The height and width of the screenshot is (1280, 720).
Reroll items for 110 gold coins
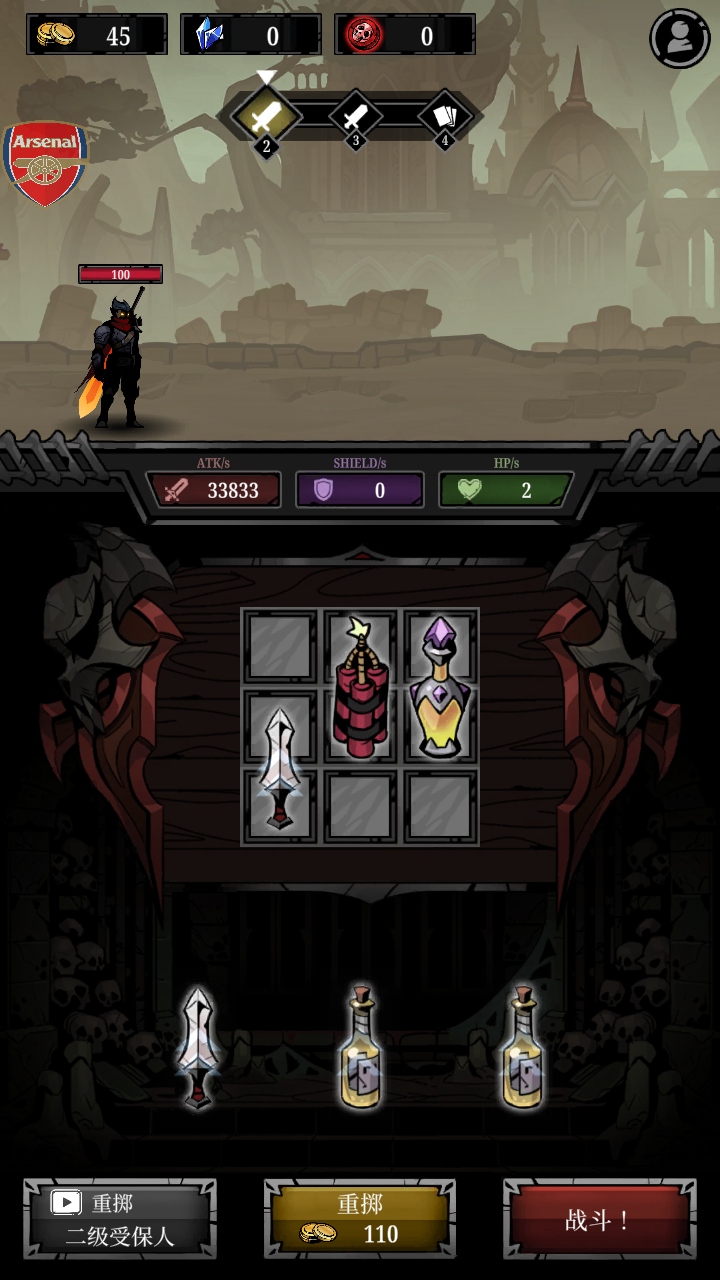coord(360,1219)
